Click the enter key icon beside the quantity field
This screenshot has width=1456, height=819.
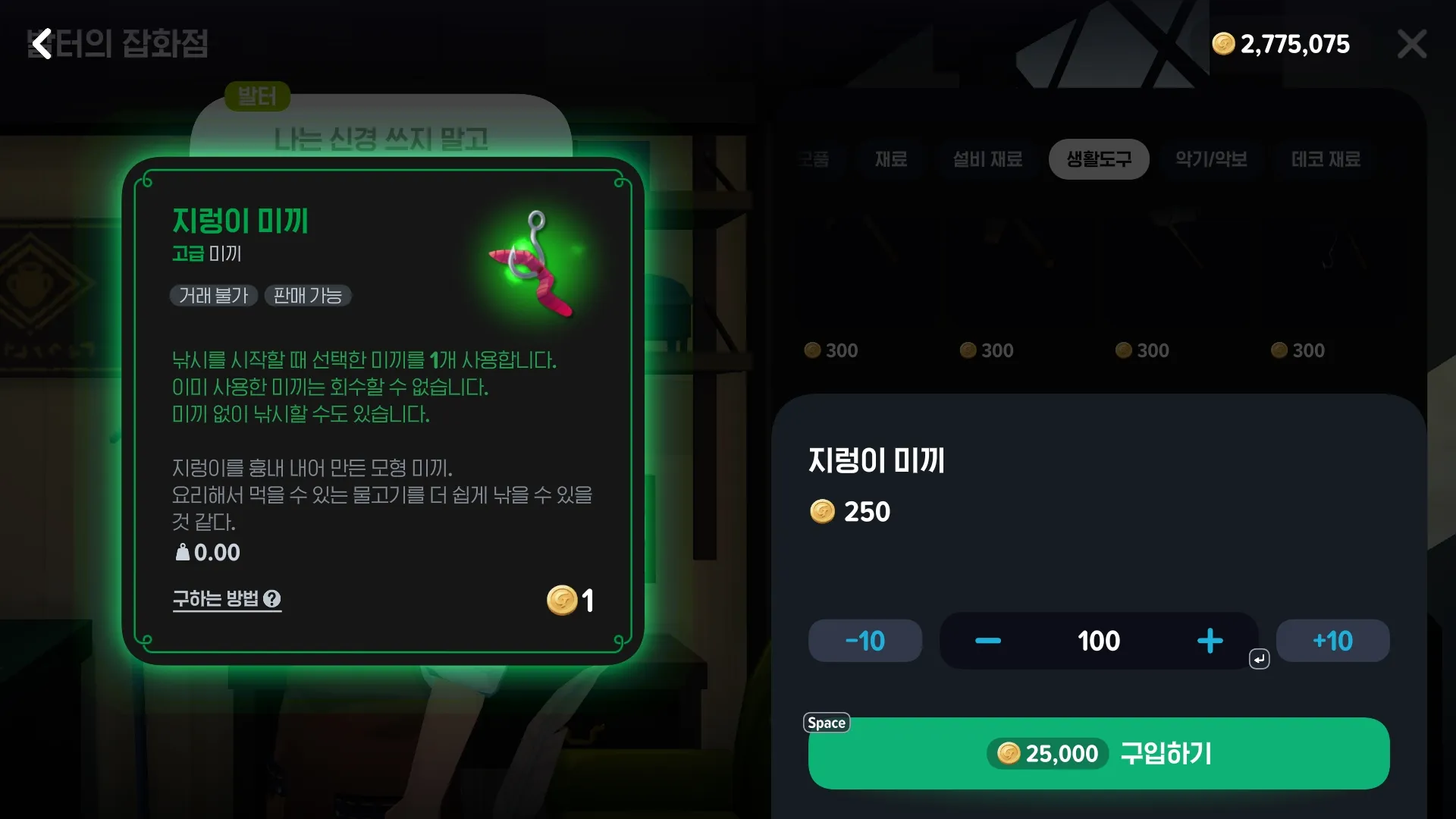tap(1259, 658)
